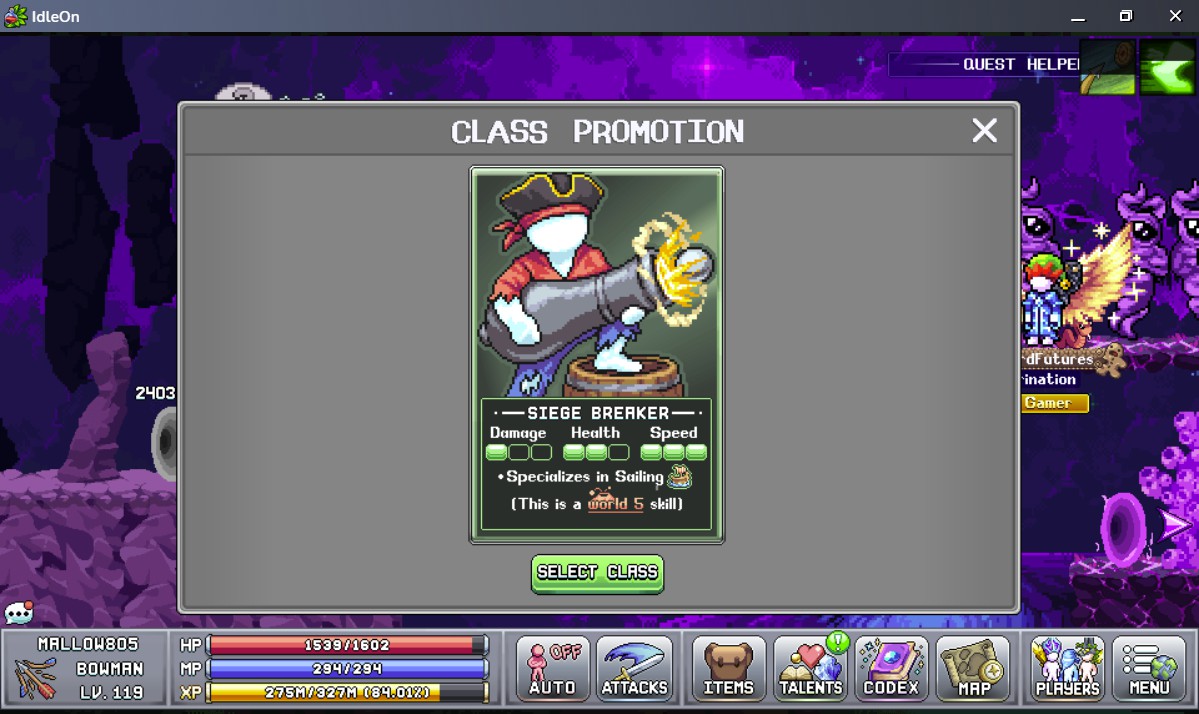Open the Items bag
The width and height of the screenshot is (1199, 714).
728,669
